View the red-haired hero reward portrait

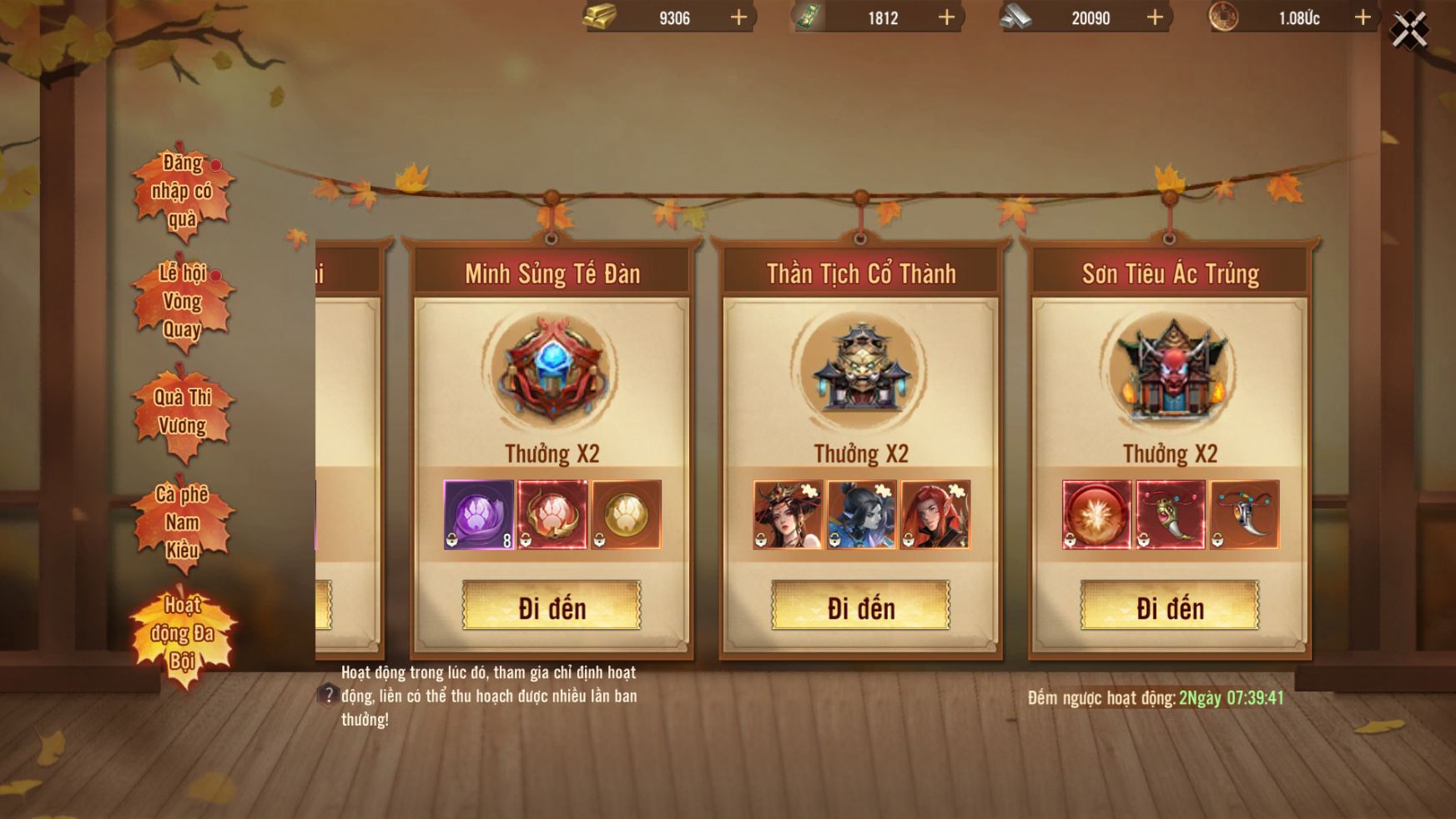click(935, 515)
